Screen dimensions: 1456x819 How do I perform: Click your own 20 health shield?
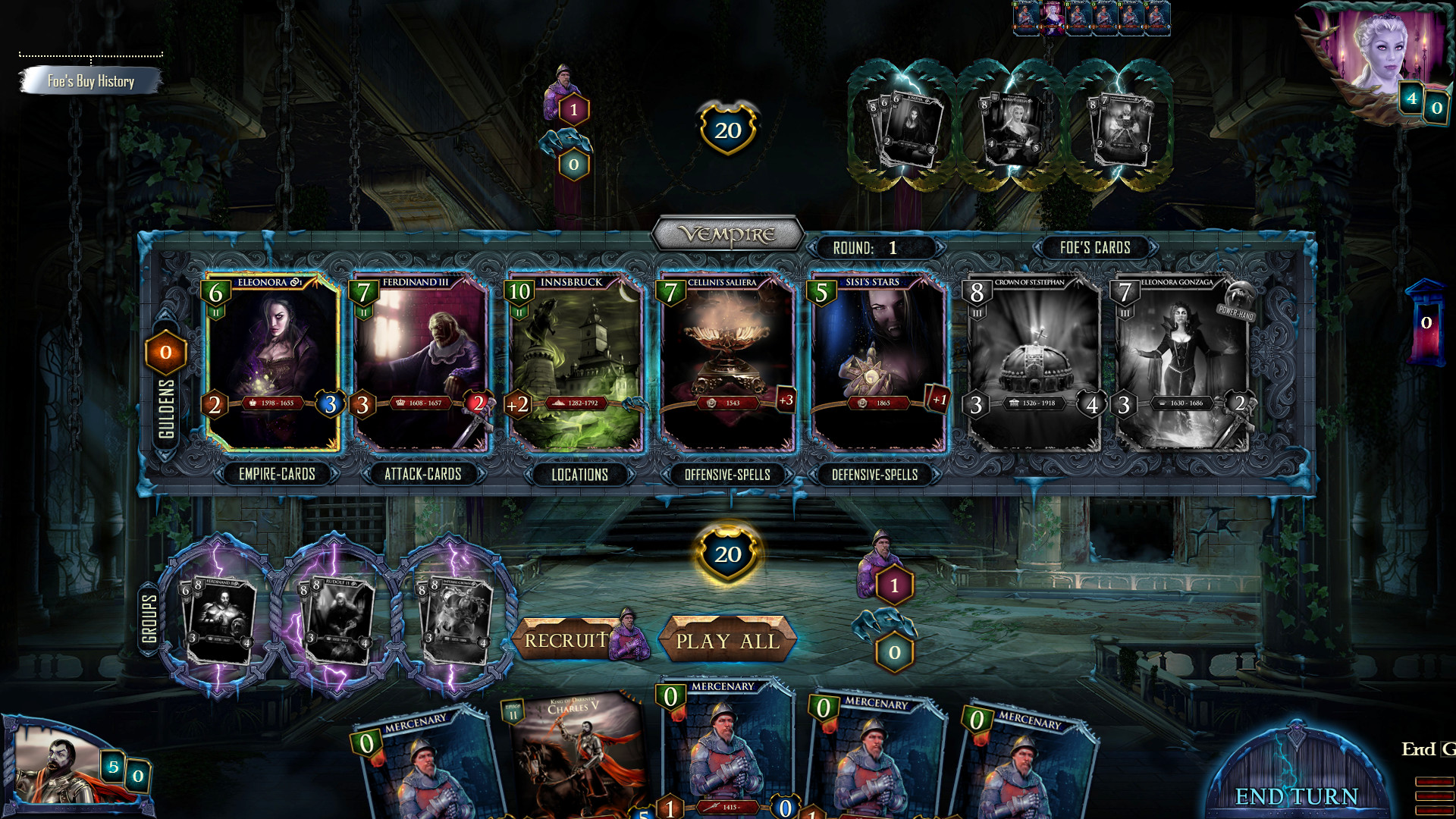pos(726,554)
